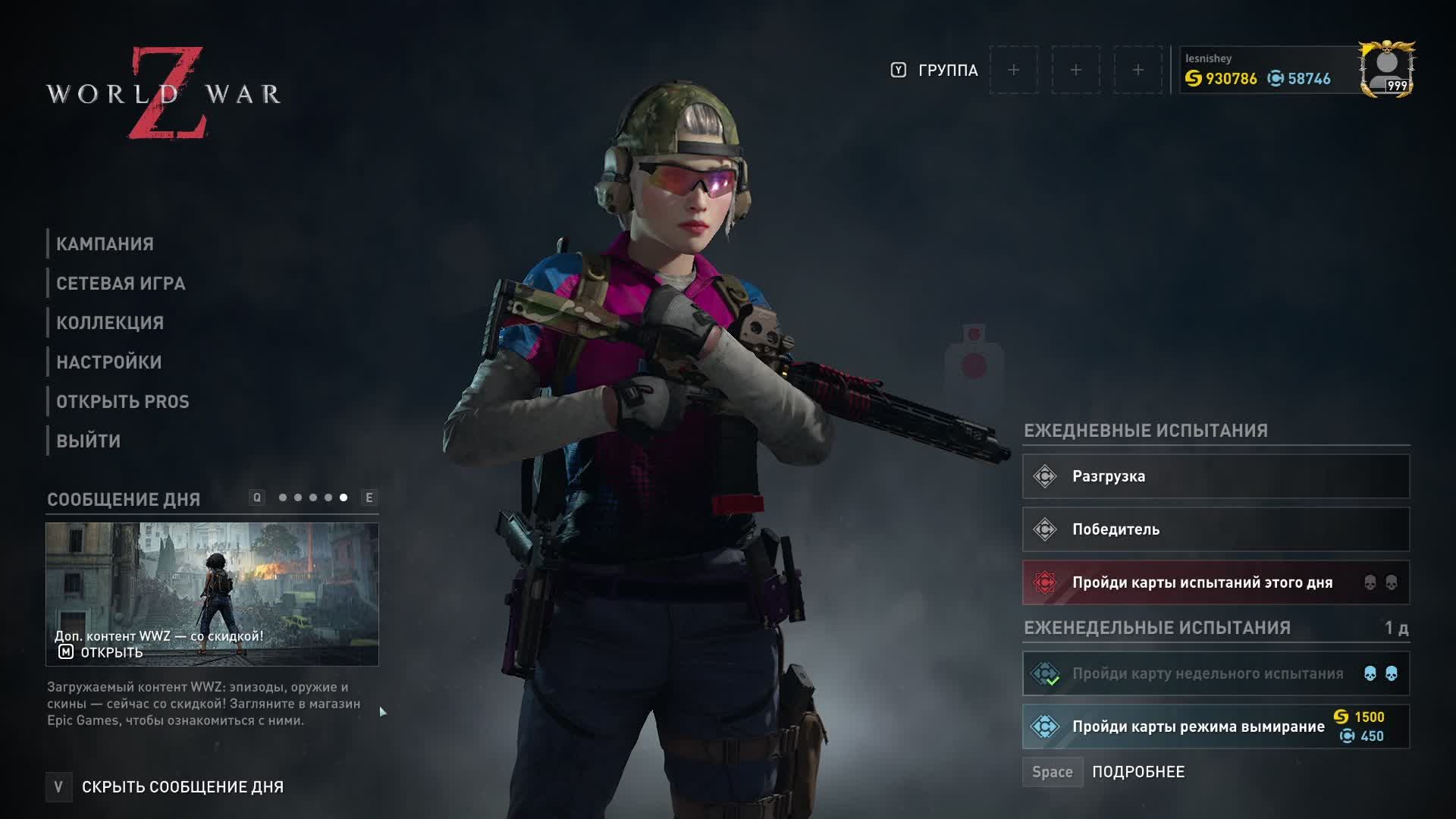Exit the game via Выйти
Viewport: 1456px width, 819px height.
pyautogui.click(x=89, y=441)
